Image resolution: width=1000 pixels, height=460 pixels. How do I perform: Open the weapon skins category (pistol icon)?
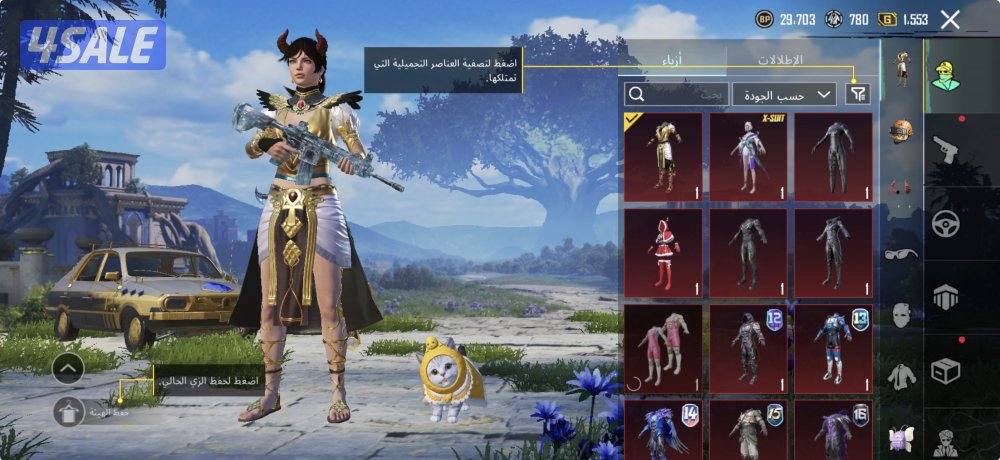(946, 150)
